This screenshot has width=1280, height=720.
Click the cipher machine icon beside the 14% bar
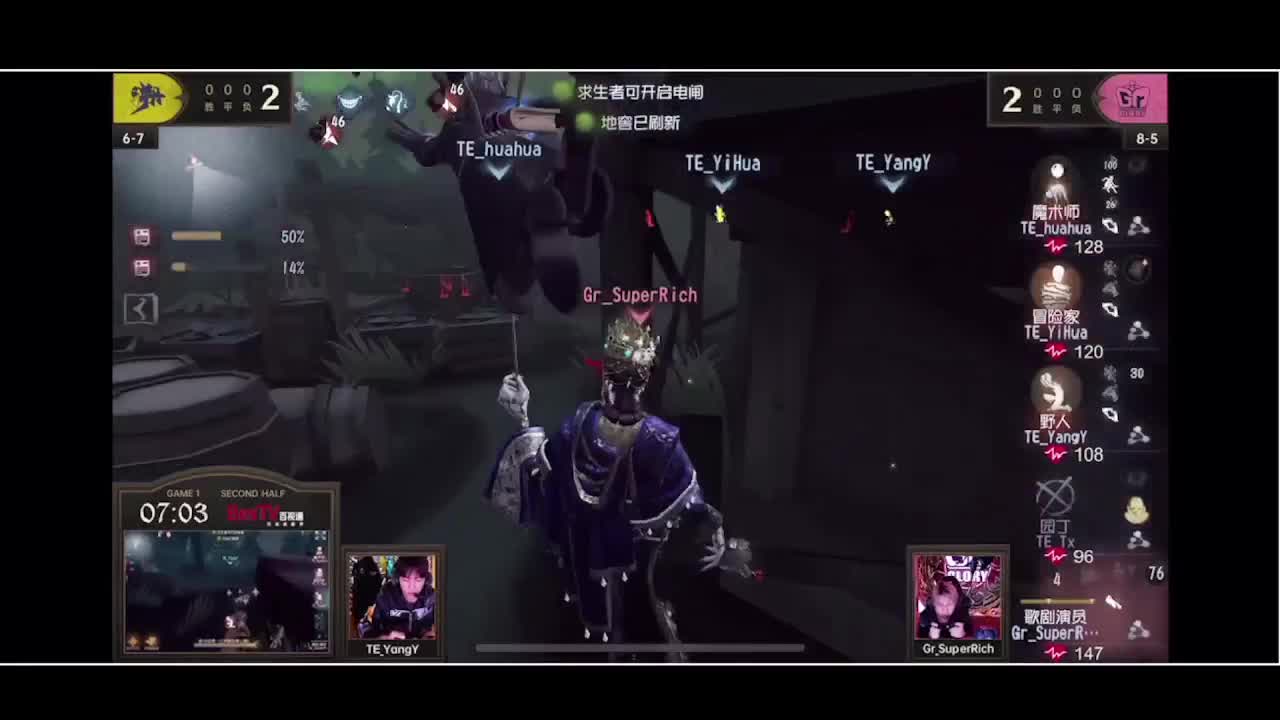pyautogui.click(x=143, y=267)
